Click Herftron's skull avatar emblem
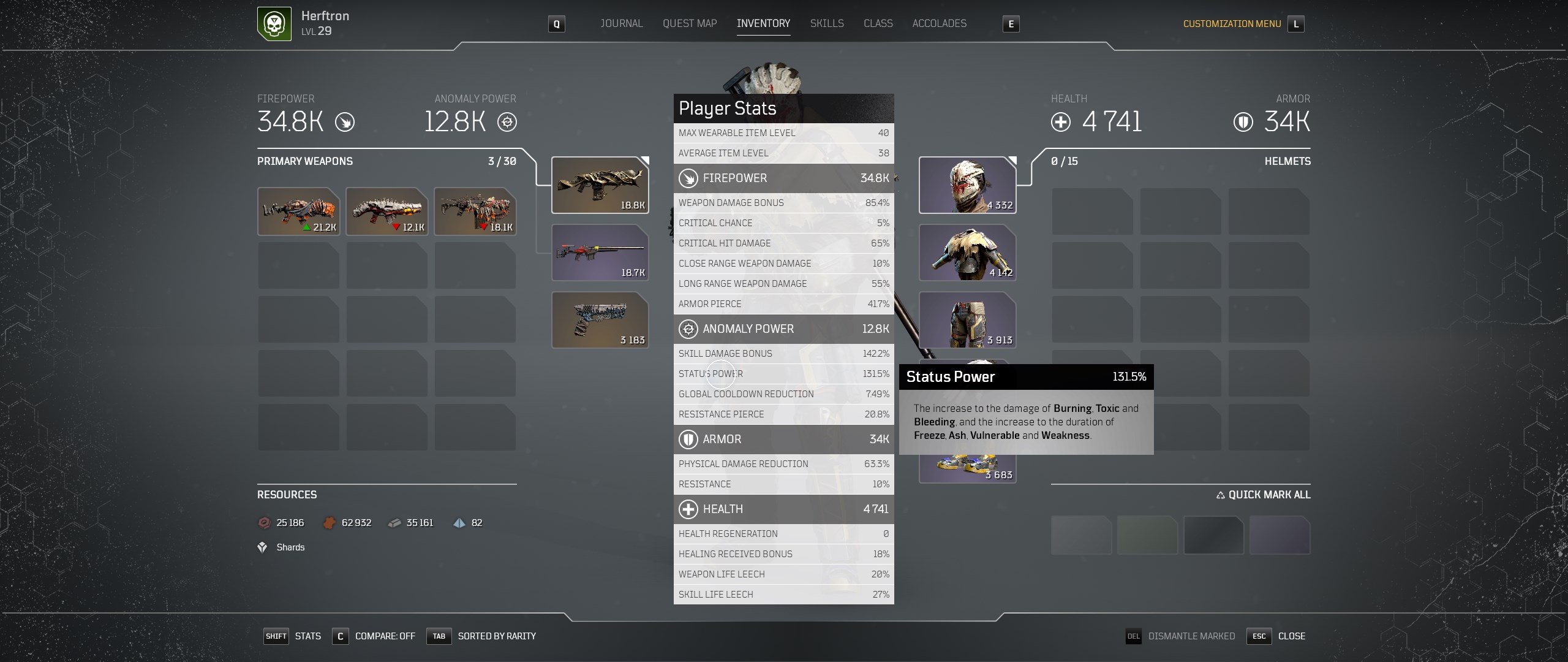The height and width of the screenshot is (662, 1568). pyautogui.click(x=273, y=24)
